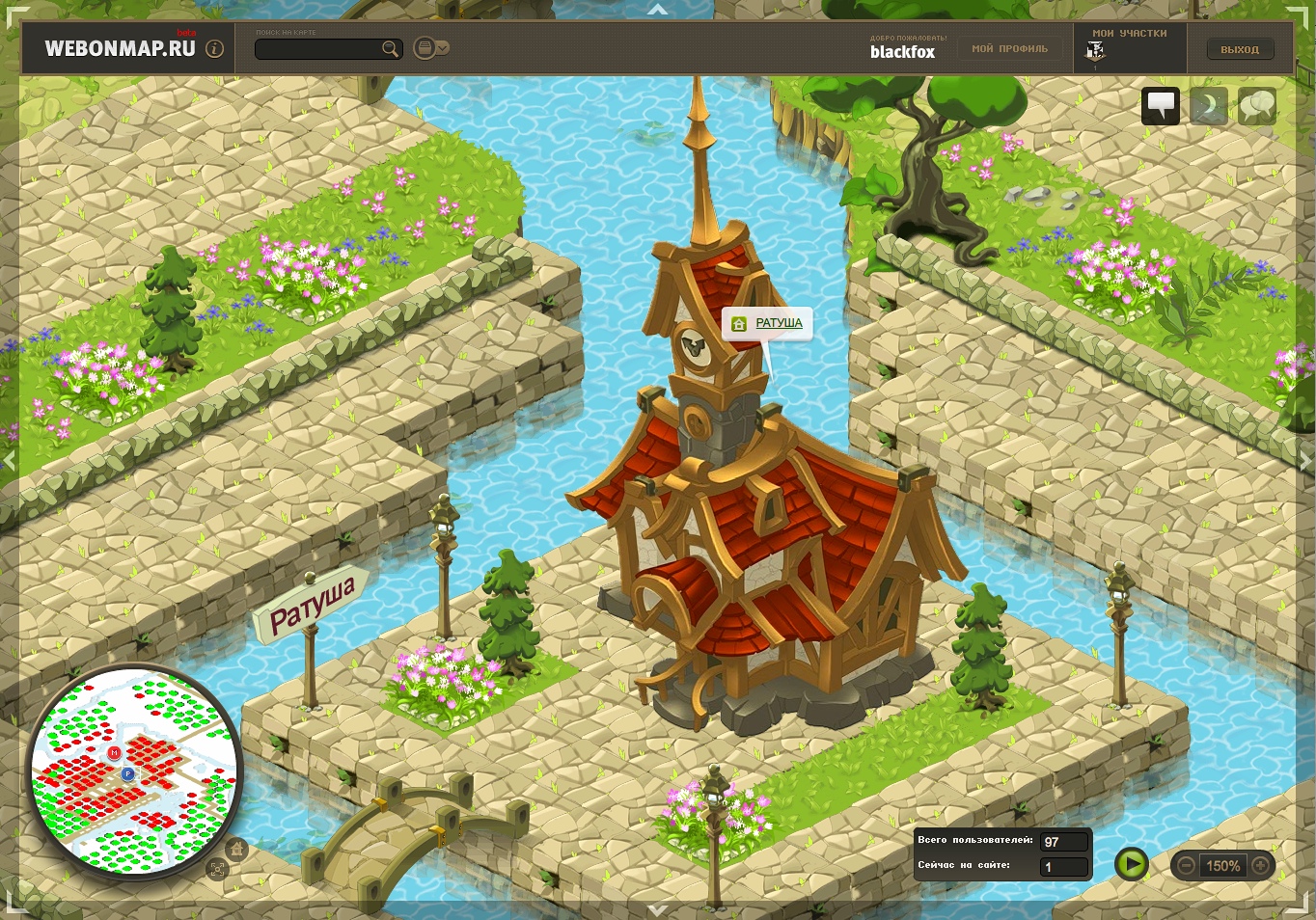Click the focus frame icon below the minimap
The width and height of the screenshot is (1316, 920).
pyautogui.click(x=217, y=869)
